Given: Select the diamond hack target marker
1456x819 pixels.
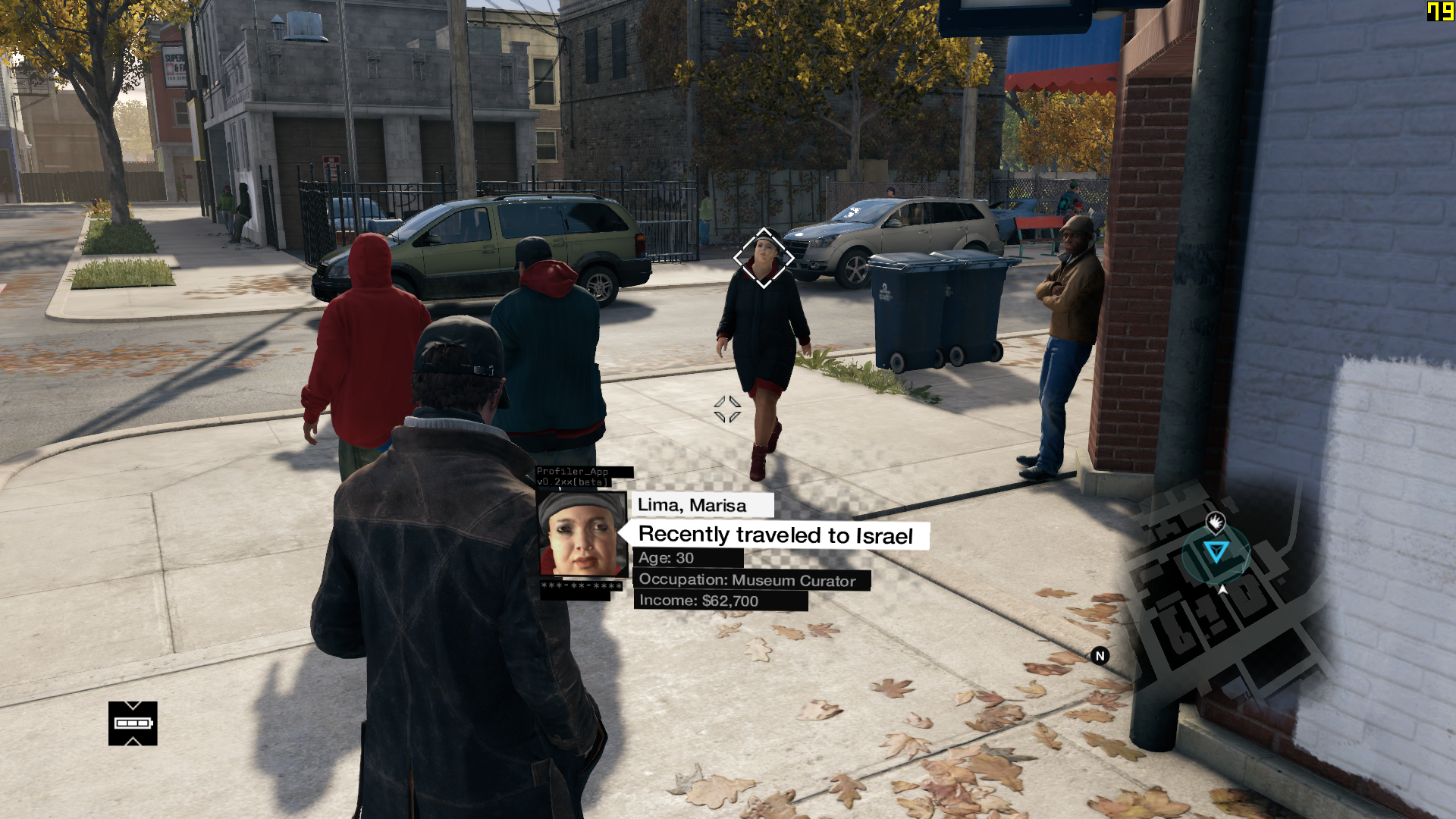Looking at the screenshot, I should click(x=764, y=258).
